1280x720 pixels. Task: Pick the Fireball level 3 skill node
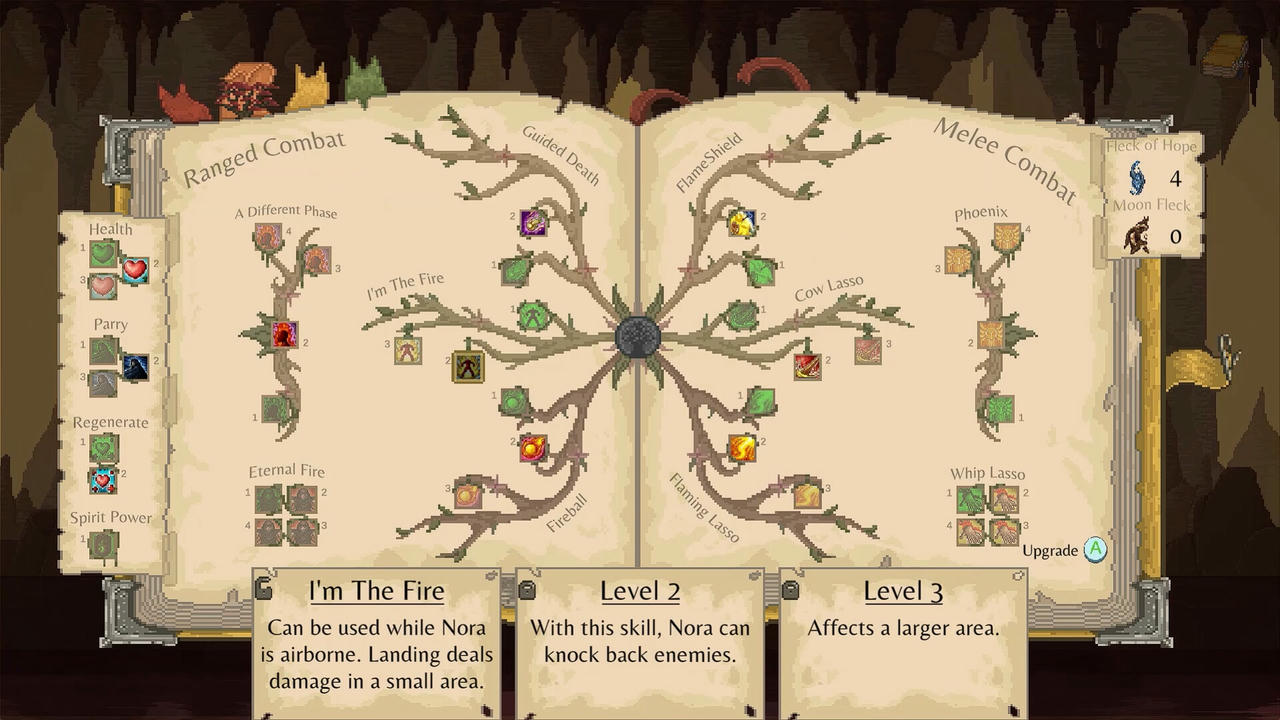pyautogui.click(x=467, y=494)
